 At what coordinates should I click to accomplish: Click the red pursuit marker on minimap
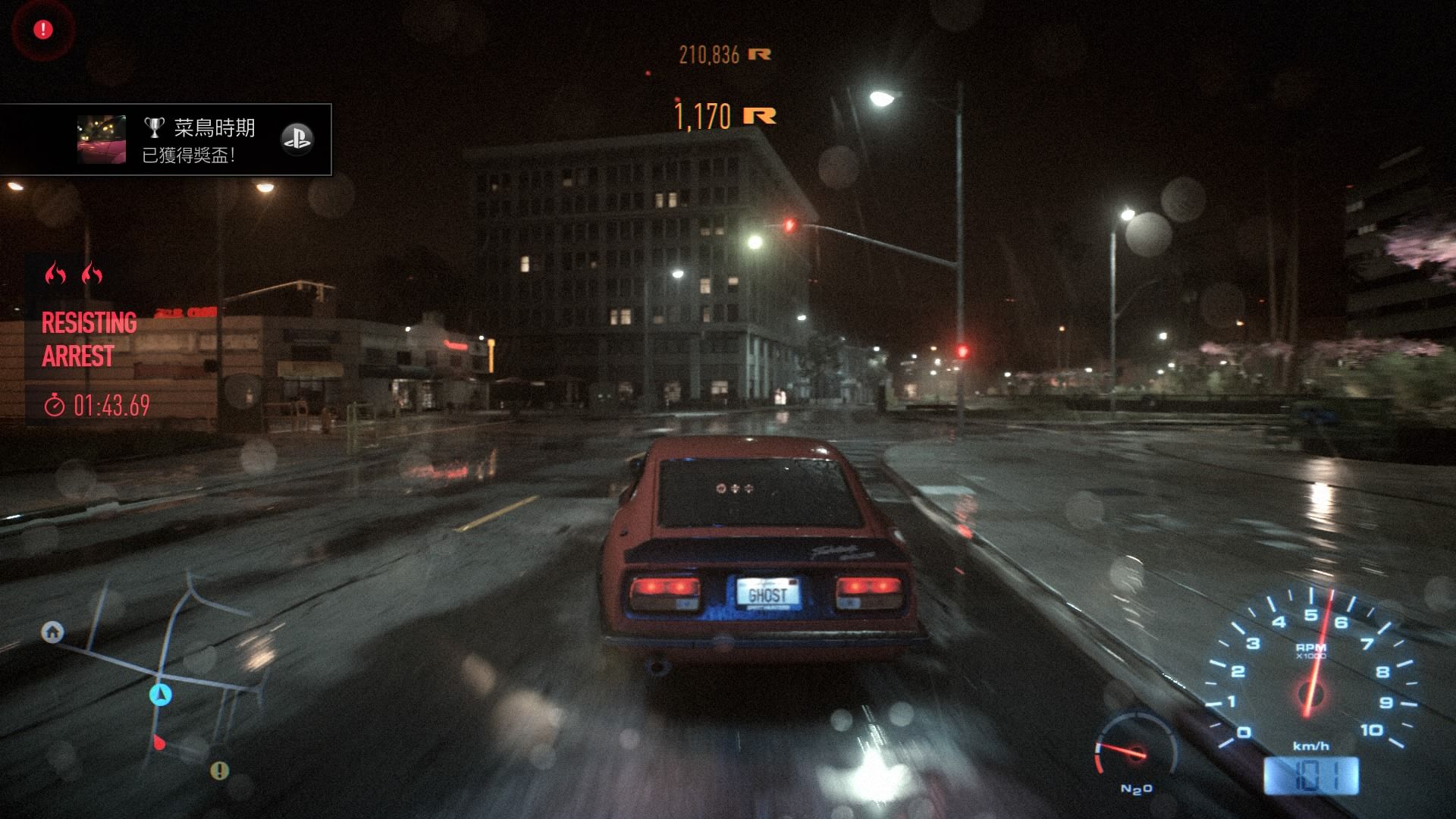pyautogui.click(x=158, y=742)
